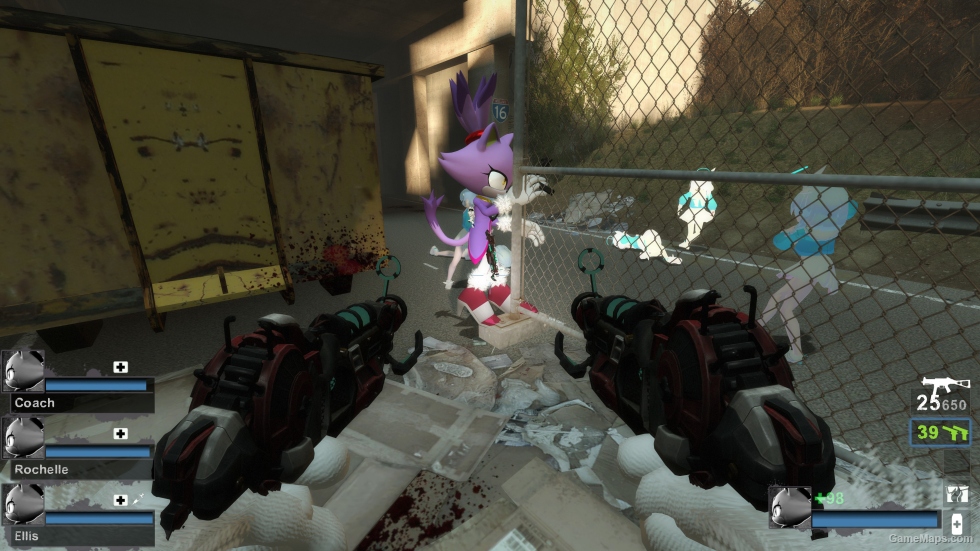Choose the dual pistols weapon slot

click(x=942, y=432)
